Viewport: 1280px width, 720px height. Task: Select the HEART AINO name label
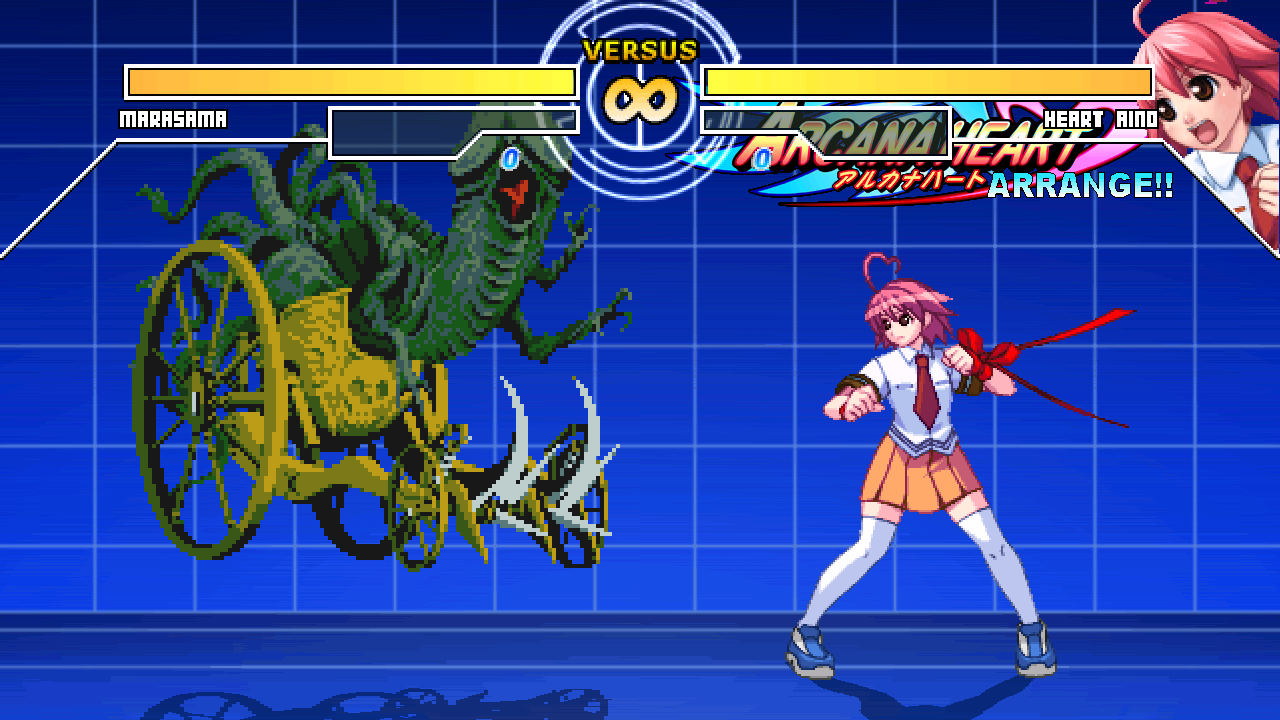coord(1100,117)
